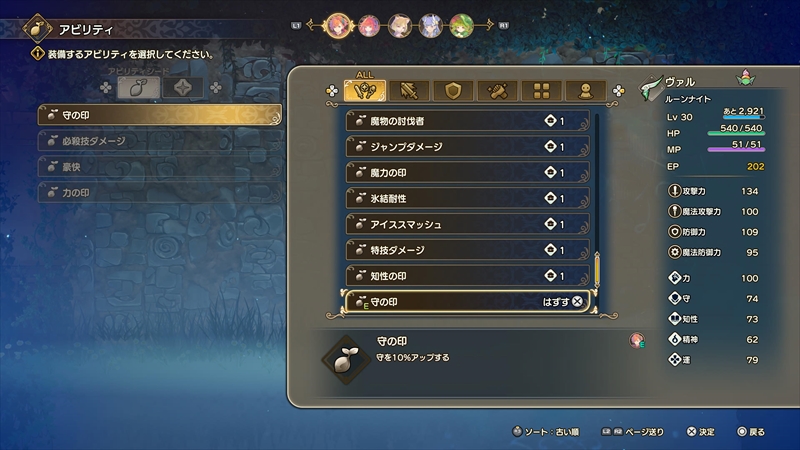Choose the 豪快 equipped ability slot

click(158, 167)
